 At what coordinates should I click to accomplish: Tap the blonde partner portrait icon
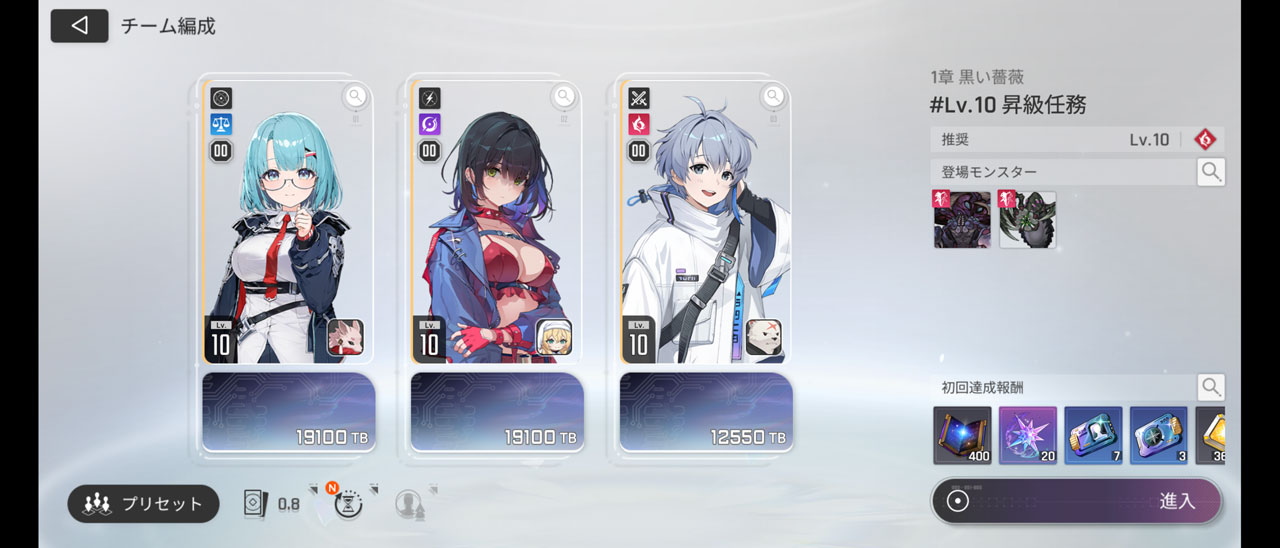click(554, 338)
